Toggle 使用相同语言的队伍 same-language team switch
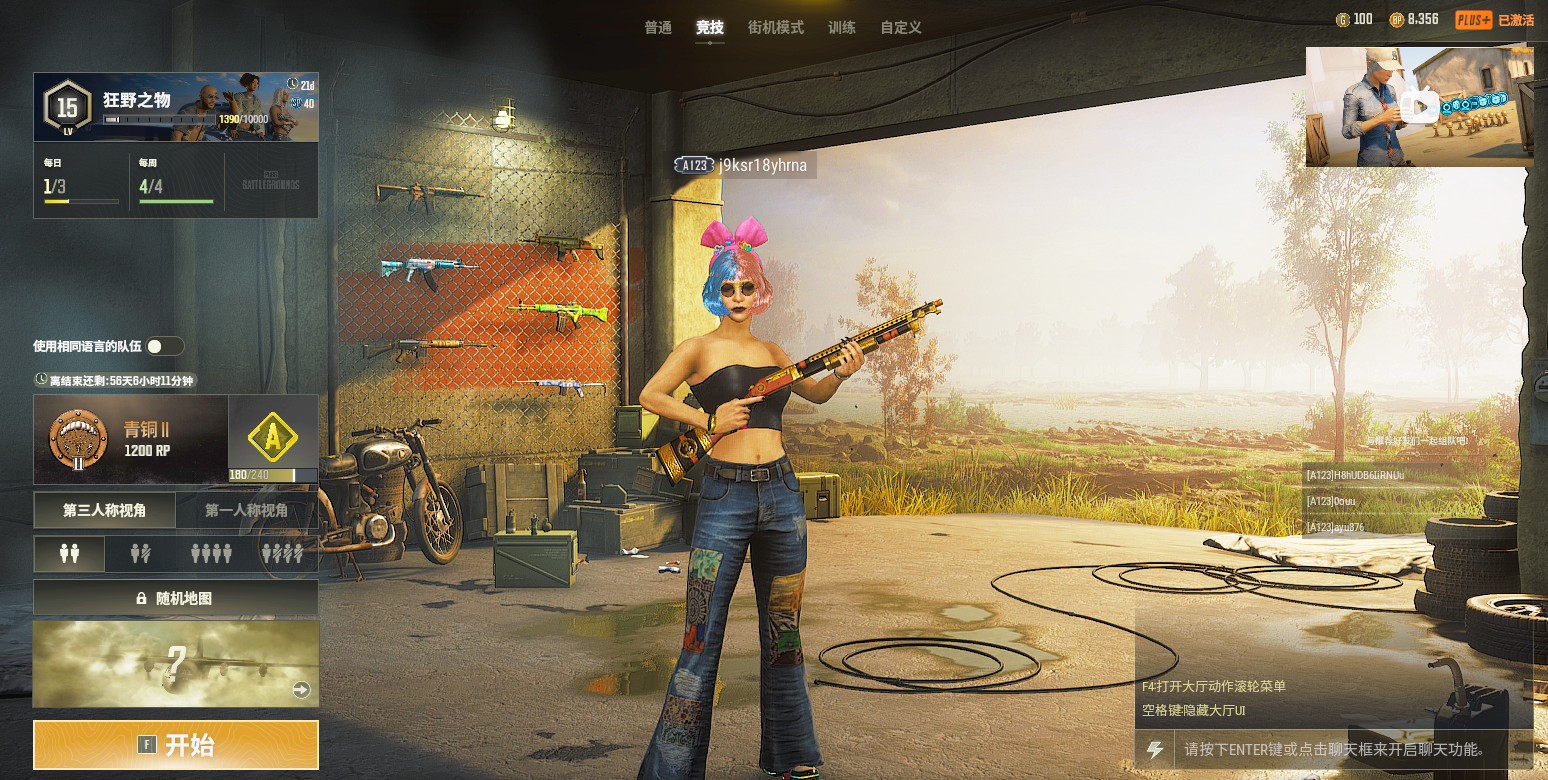The image size is (1548, 780). tap(164, 346)
